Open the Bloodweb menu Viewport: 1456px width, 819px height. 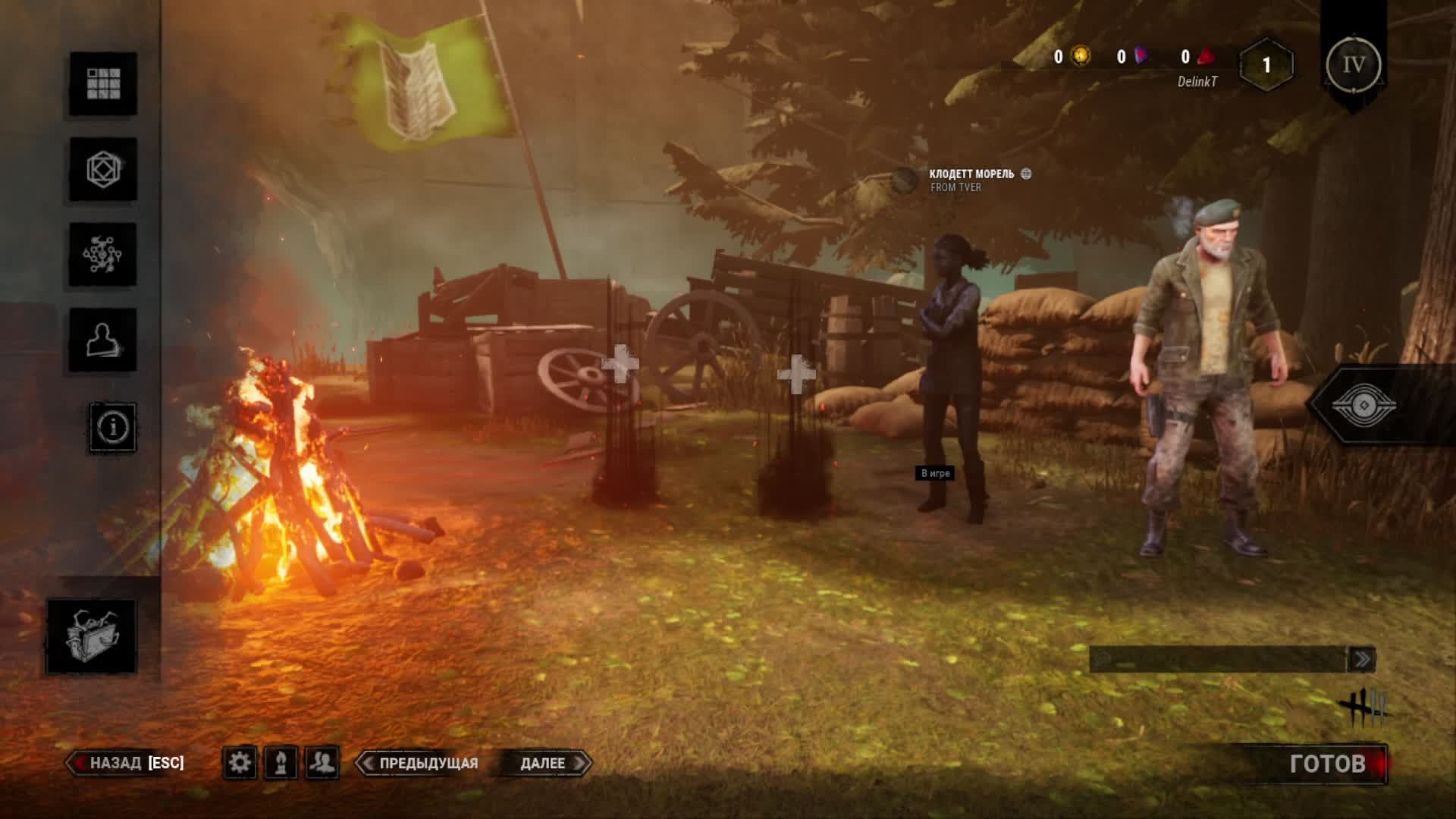point(103,255)
